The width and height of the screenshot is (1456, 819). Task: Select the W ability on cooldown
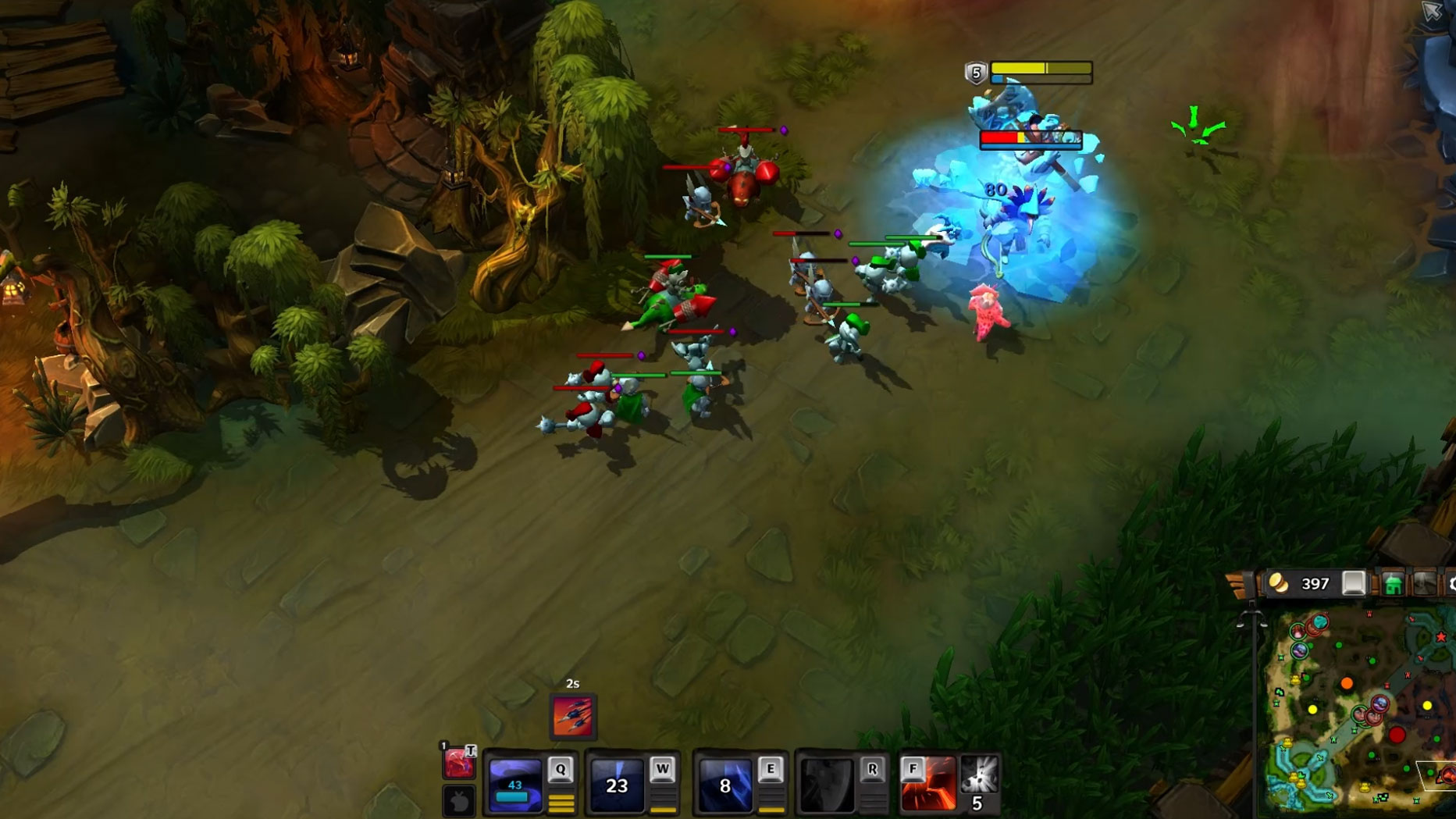click(x=617, y=785)
